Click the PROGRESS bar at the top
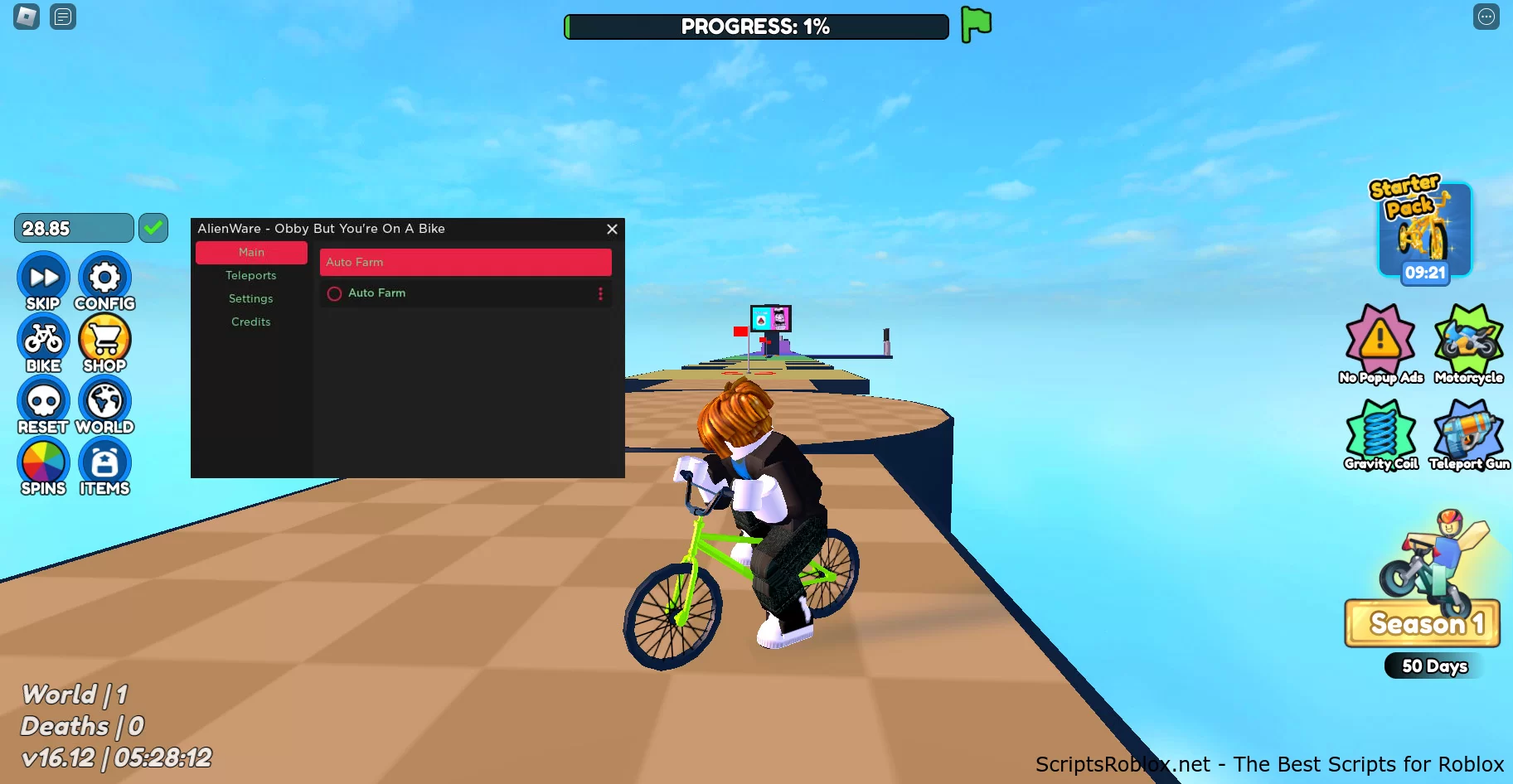The width and height of the screenshot is (1513, 784). (x=756, y=26)
